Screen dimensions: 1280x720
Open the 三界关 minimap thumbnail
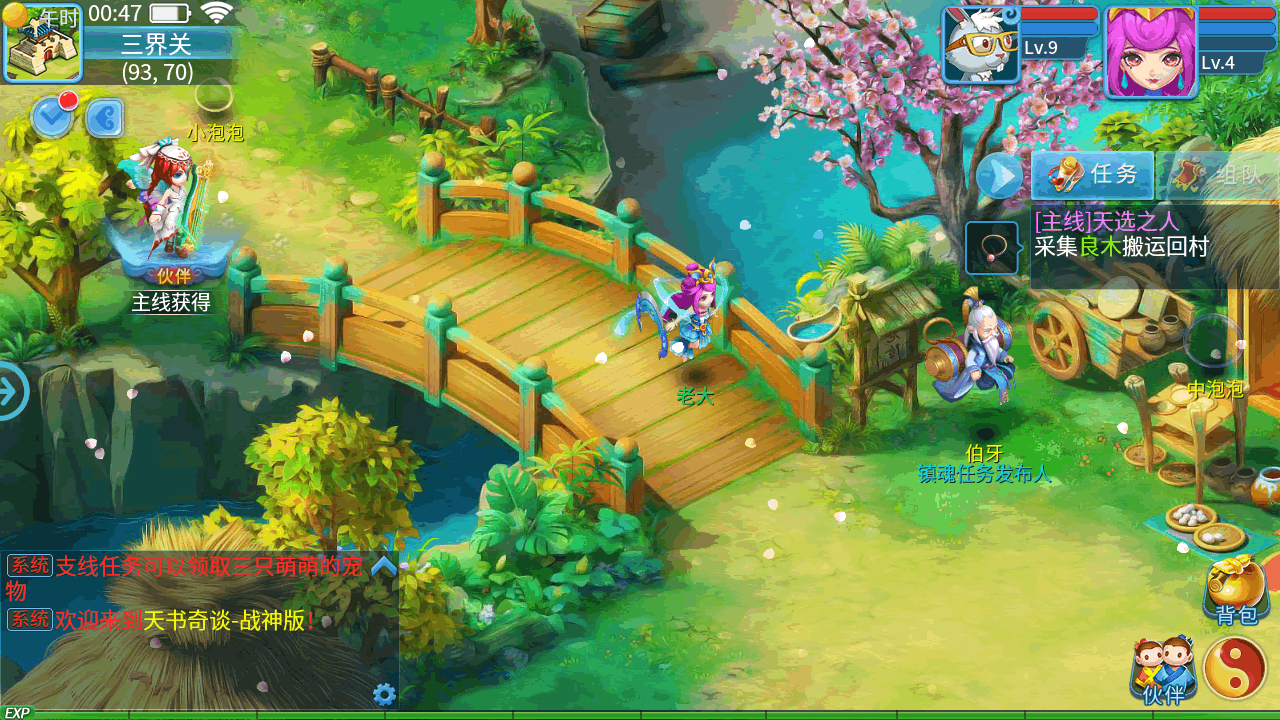click(43, 43)
